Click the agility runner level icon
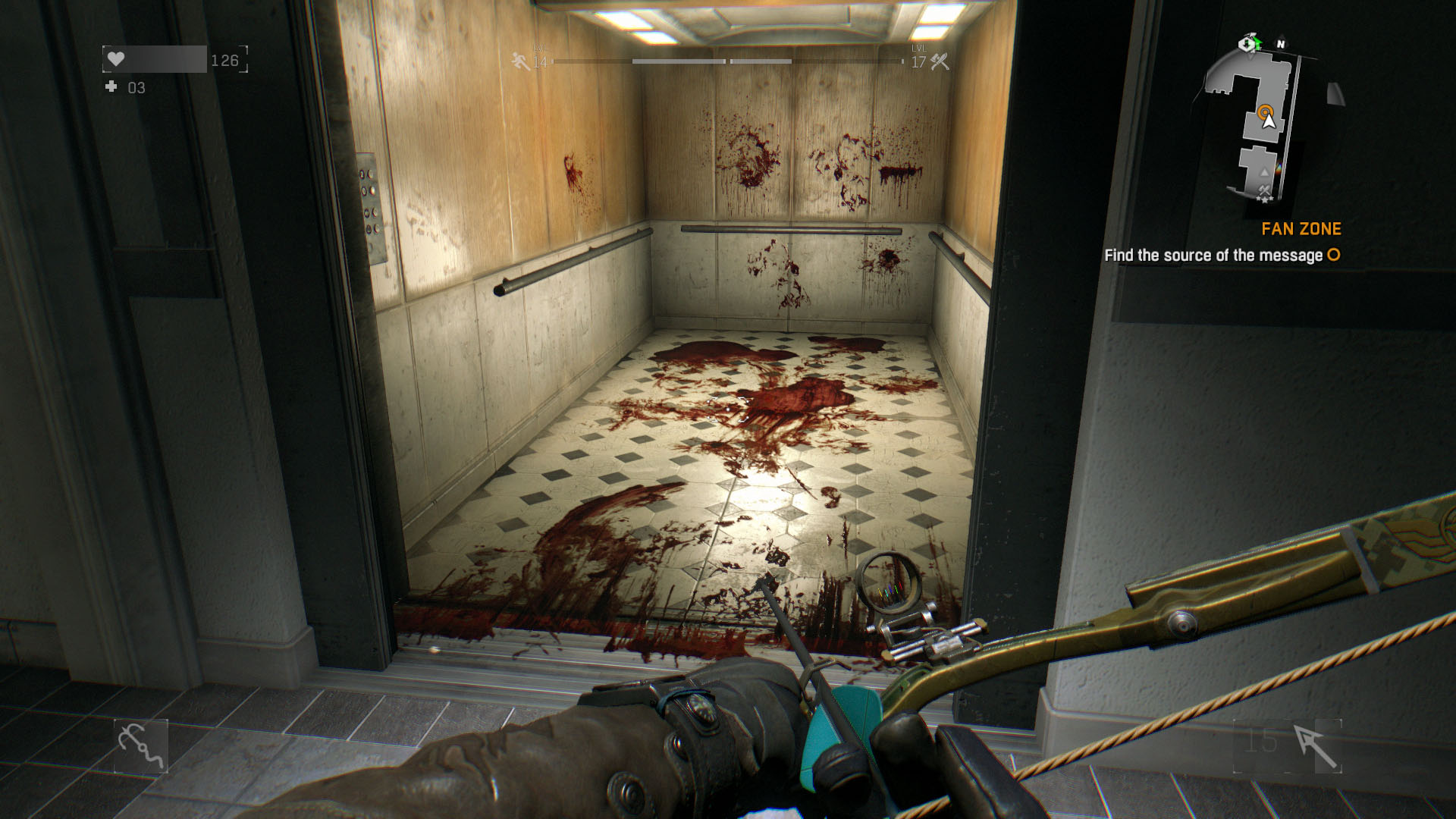The image size is (1456, 819). 520,61
